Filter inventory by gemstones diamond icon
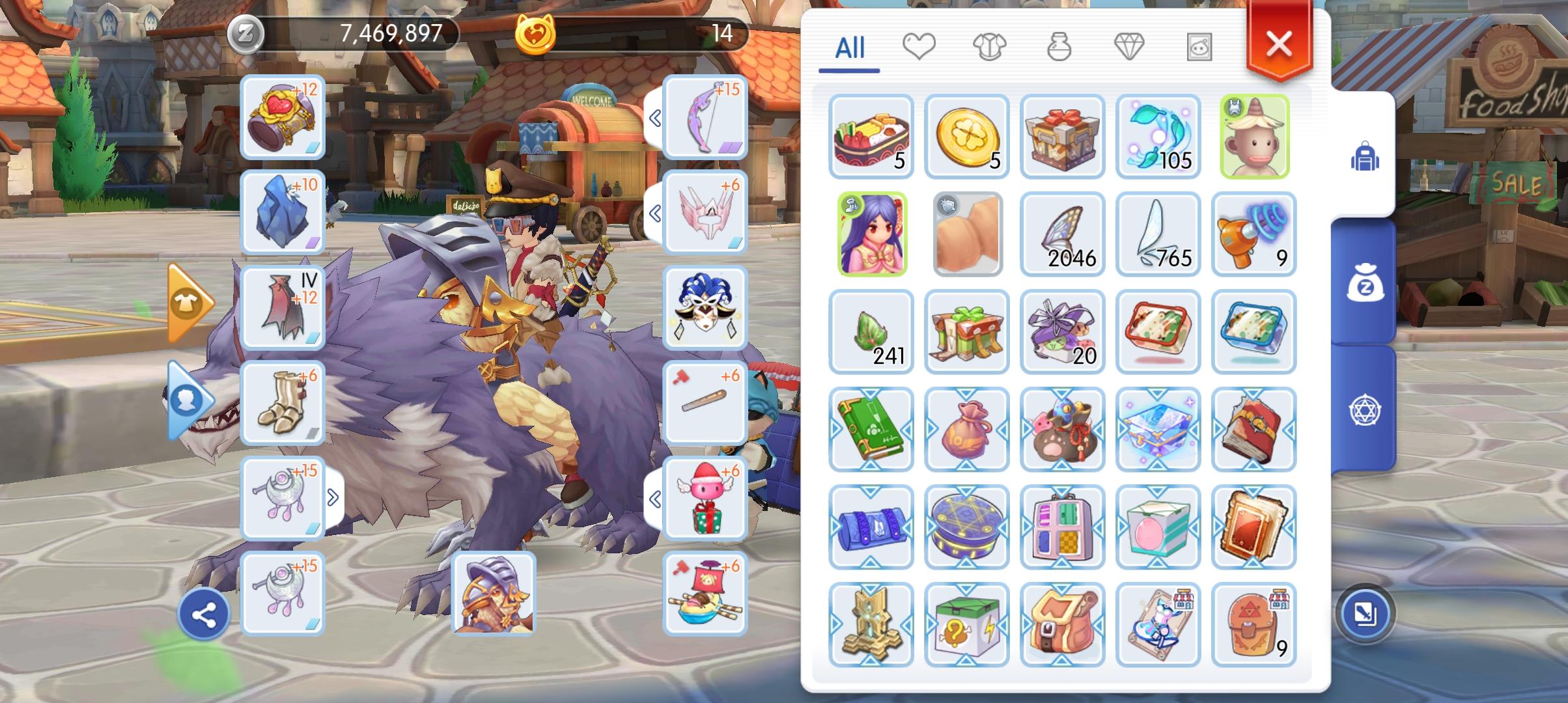 (1132, 47)
